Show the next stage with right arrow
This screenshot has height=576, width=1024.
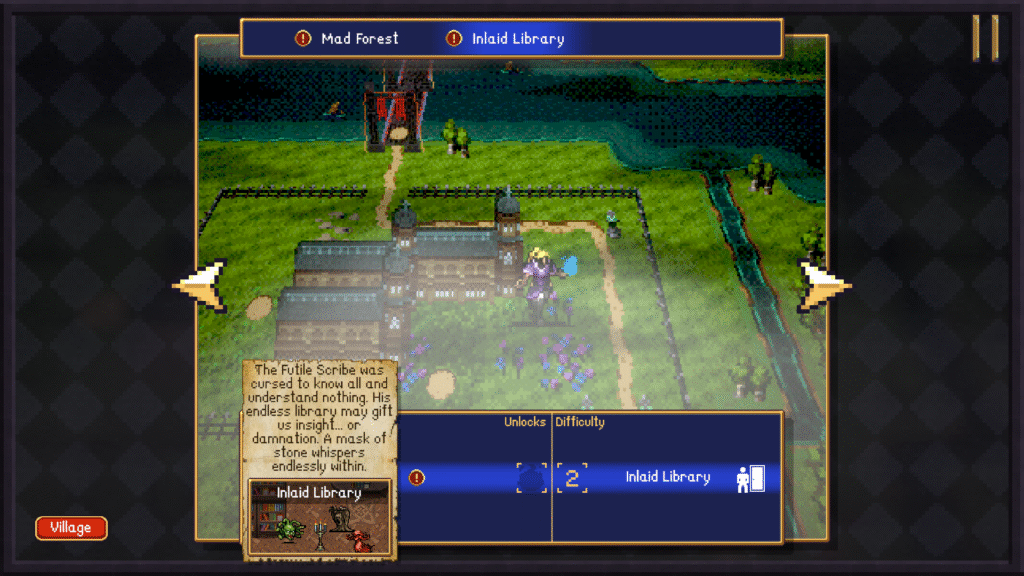tap(823, 285)
